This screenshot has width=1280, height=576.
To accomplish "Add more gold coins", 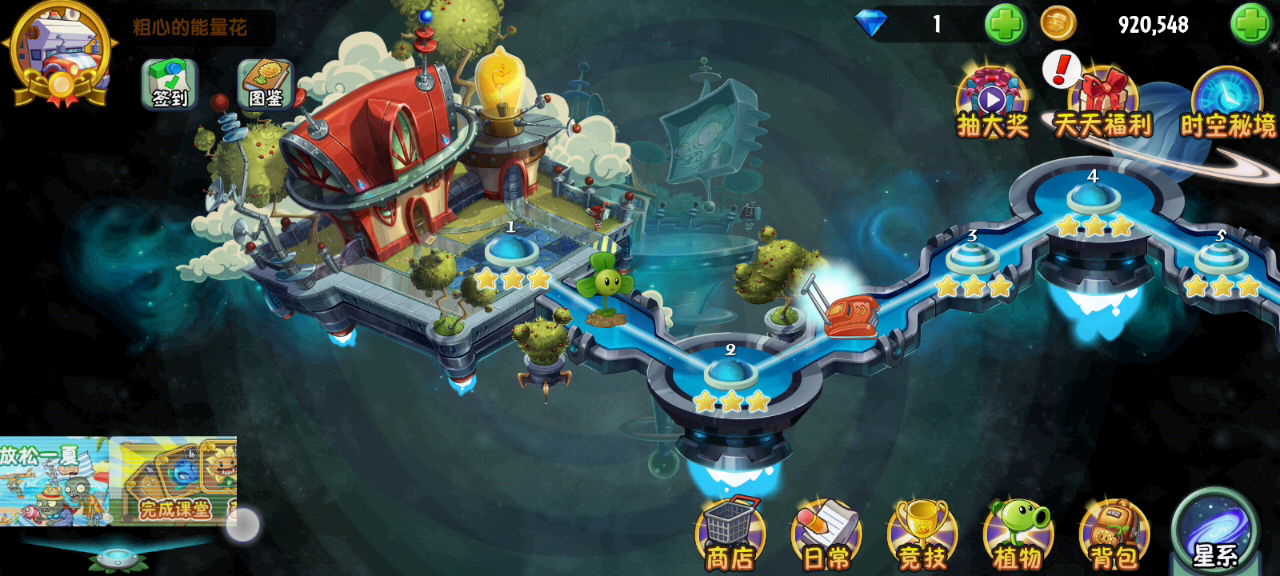I will 1250,24.
